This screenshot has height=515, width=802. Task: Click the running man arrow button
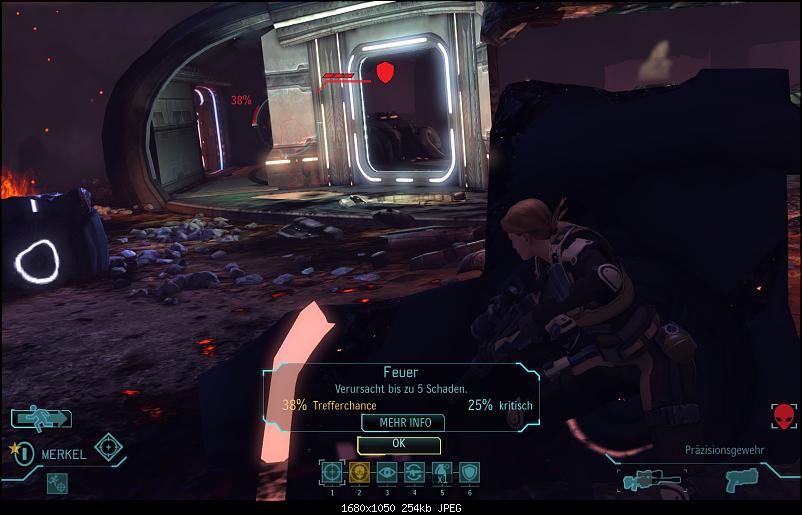[x=41, y=418]
